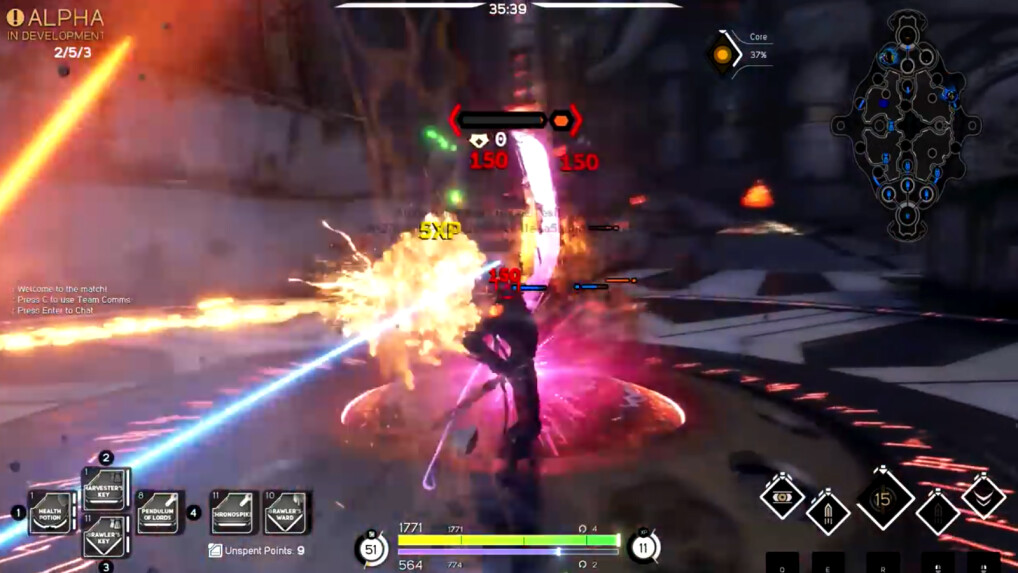
Task: Click the diamond-shaped arena minimap
Action: (906, 126)
